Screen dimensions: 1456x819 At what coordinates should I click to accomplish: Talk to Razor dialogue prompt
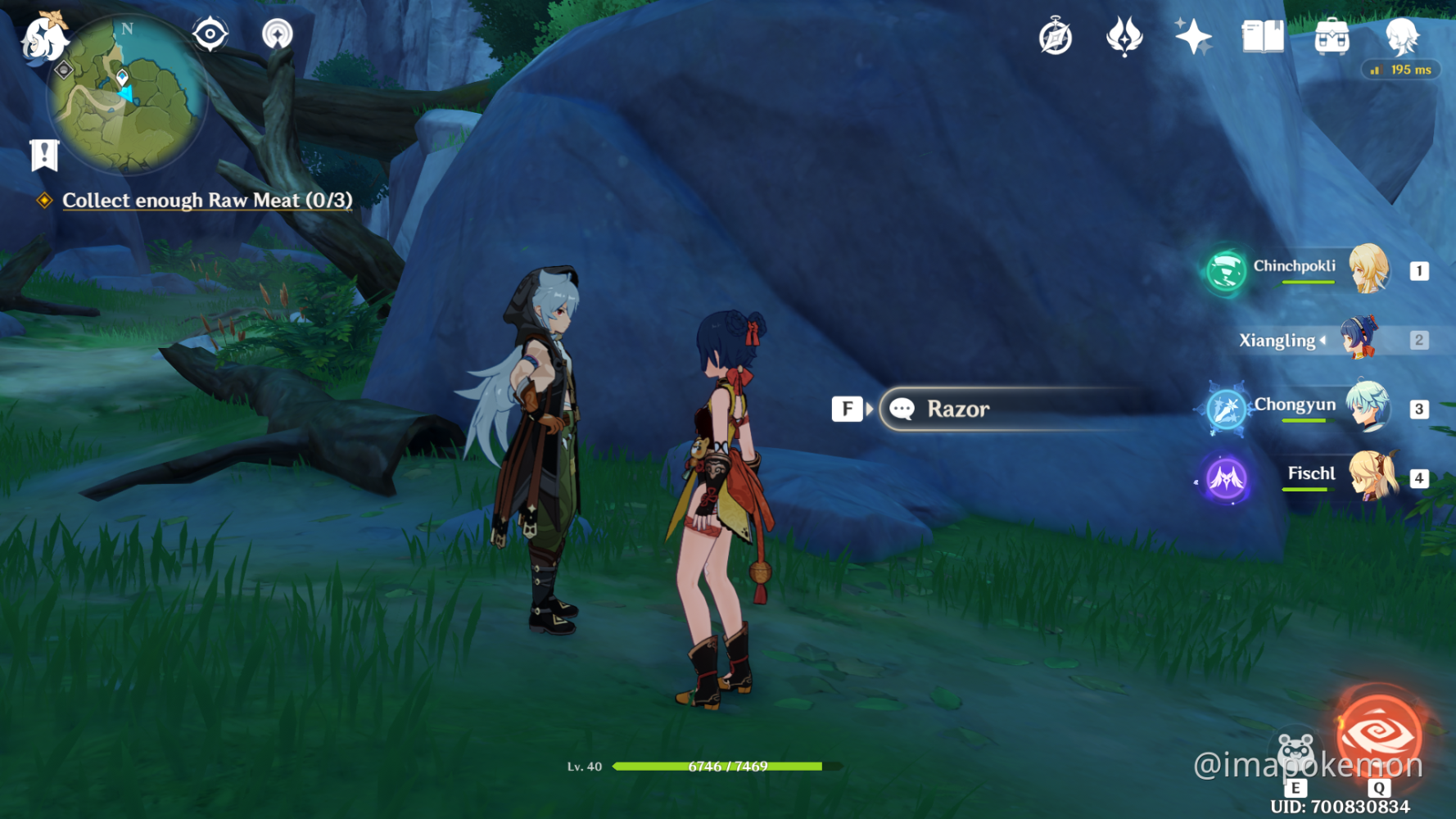(x=956, y=409)
